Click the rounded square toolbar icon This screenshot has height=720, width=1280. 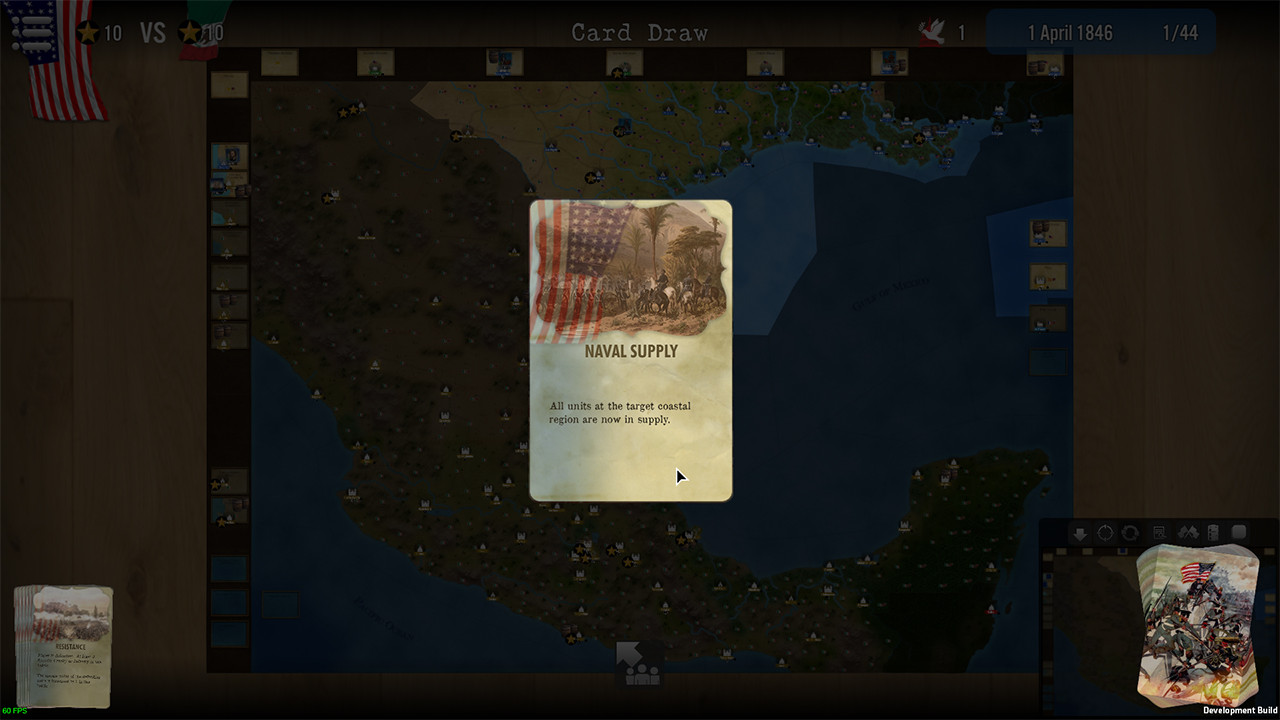tap(1239, 533)
